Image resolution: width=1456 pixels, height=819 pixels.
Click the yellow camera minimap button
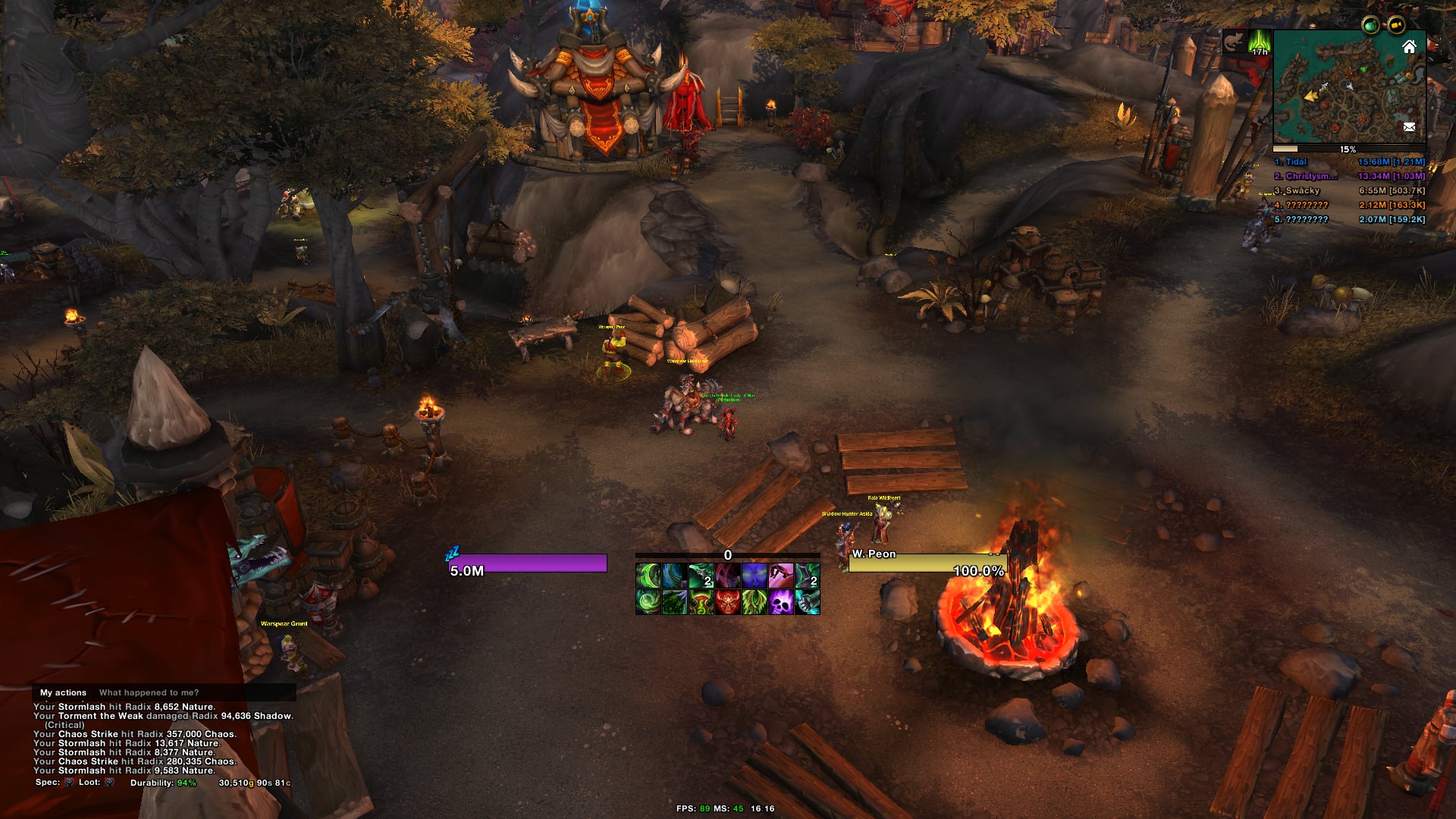pos(1396,26)
